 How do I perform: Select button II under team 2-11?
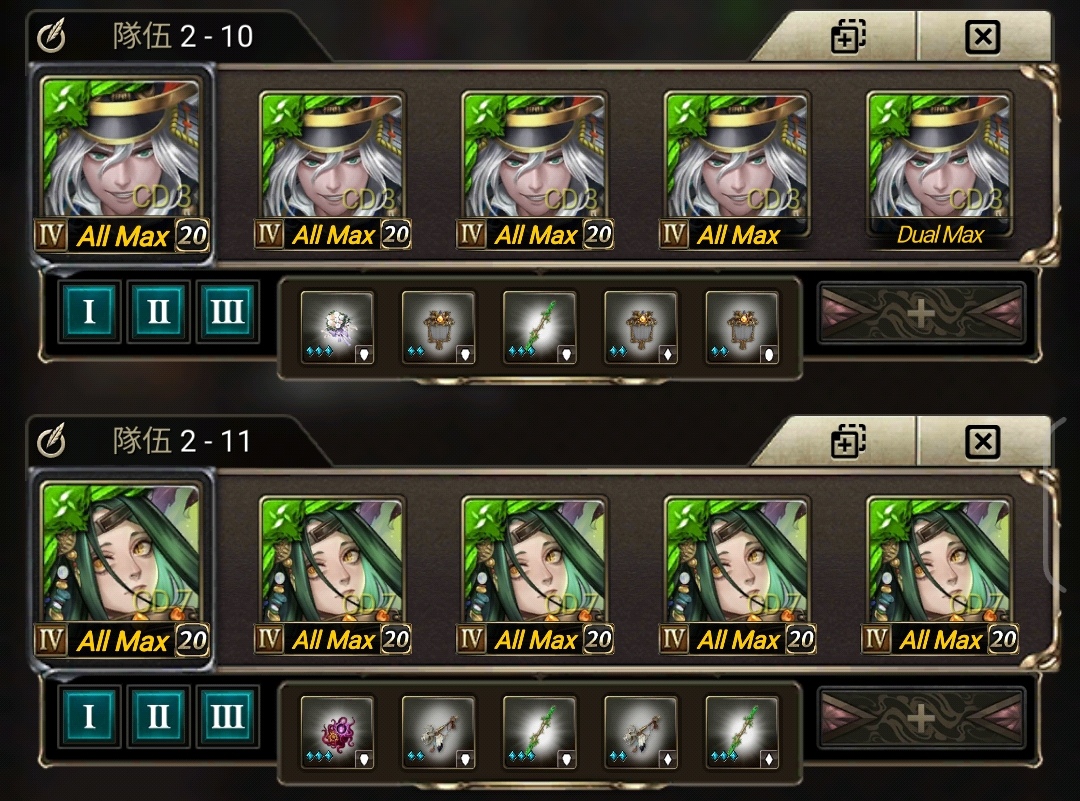pos(158,717)
